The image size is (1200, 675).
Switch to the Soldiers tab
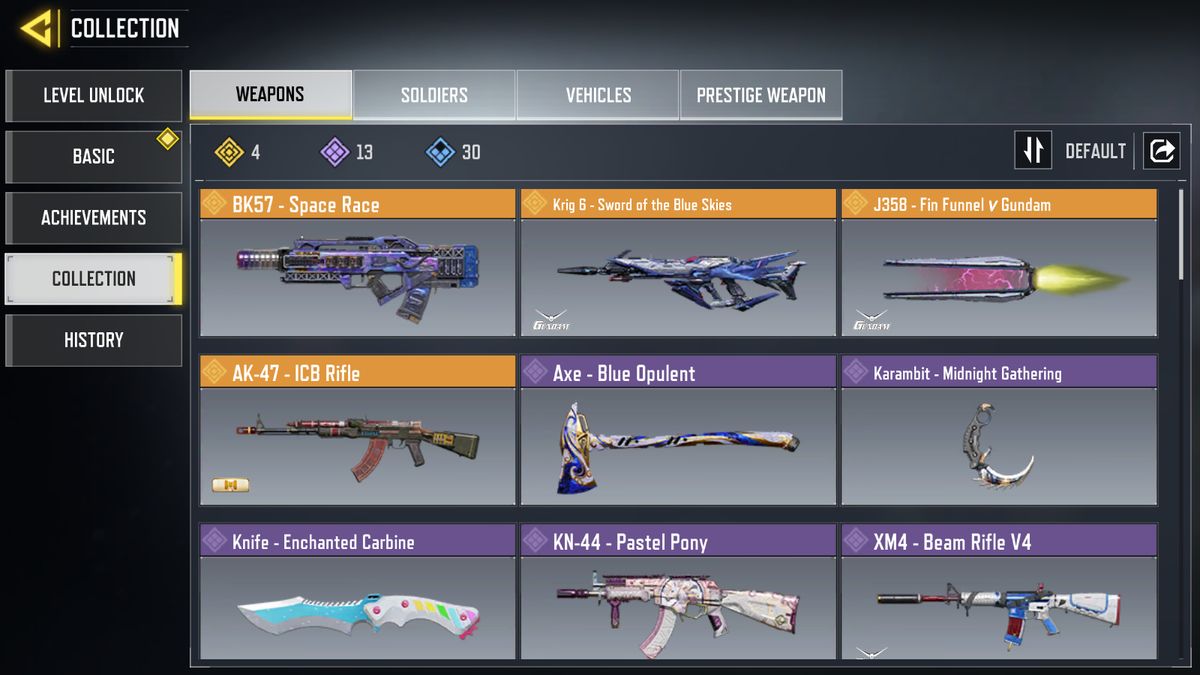[434, 95]
